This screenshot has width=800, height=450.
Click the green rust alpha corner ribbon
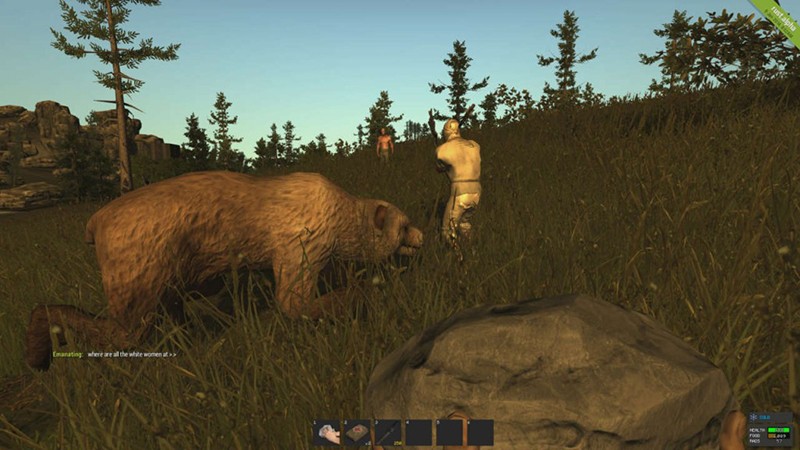(776, 20)
